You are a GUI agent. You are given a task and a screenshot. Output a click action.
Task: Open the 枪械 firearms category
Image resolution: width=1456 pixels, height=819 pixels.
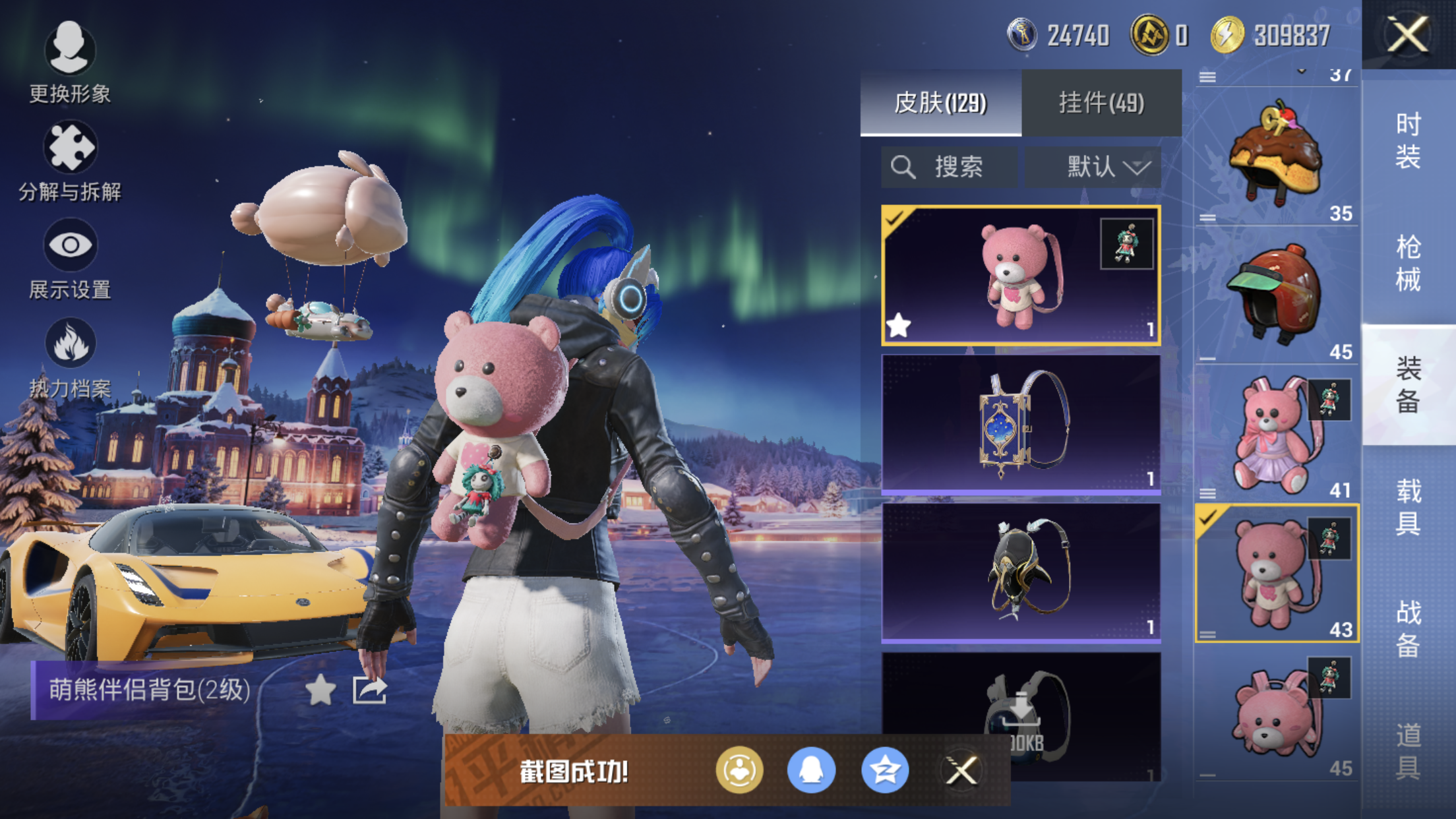(x=1408, y=263)
